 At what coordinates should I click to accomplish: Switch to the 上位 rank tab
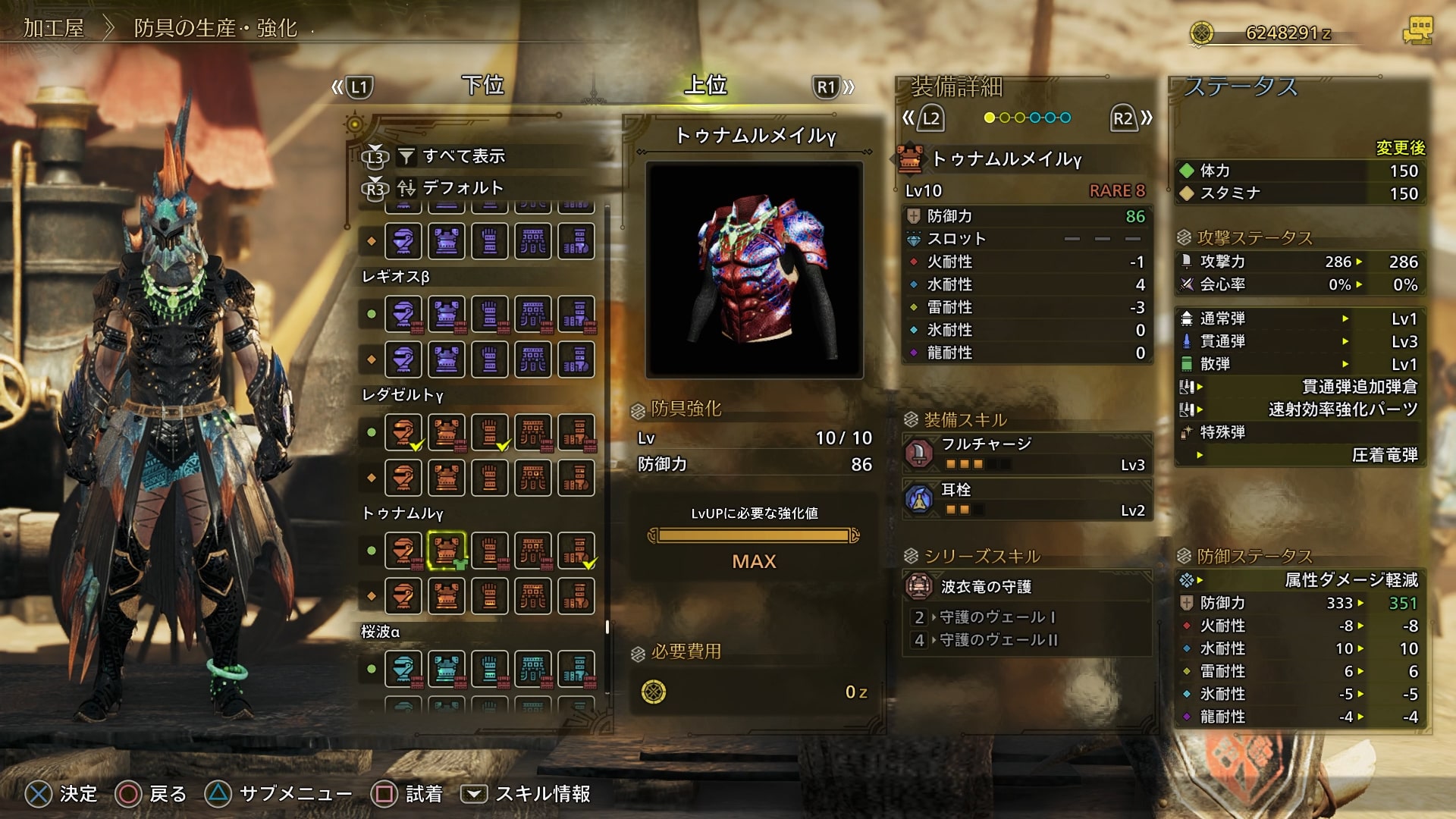(705, 85)
